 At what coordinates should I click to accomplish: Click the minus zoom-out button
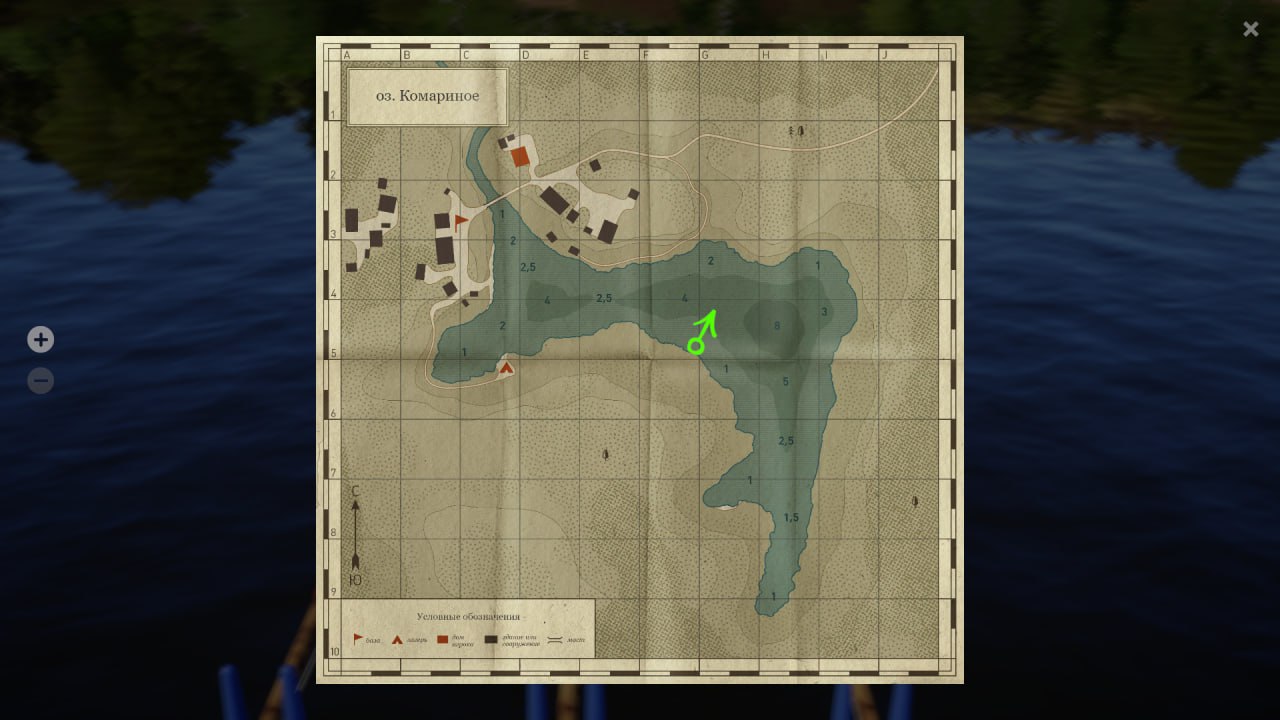click(x=40, y=381)
